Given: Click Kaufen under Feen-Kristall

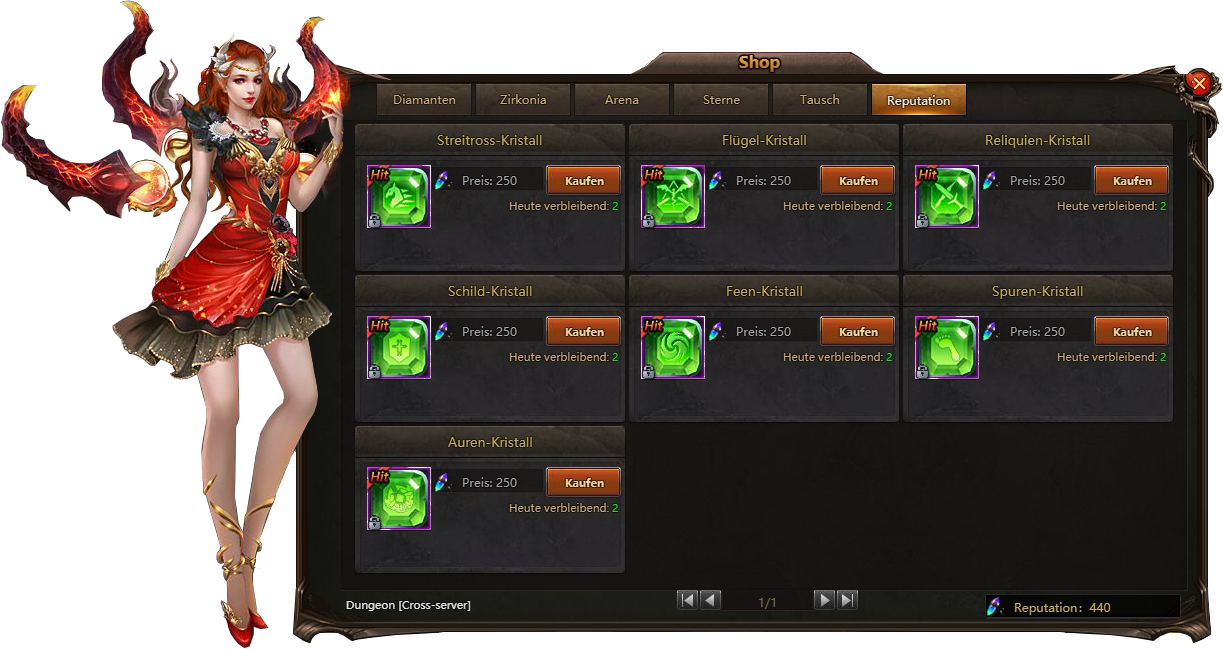Looking at the screenshot, I should (x=858, y=332).
